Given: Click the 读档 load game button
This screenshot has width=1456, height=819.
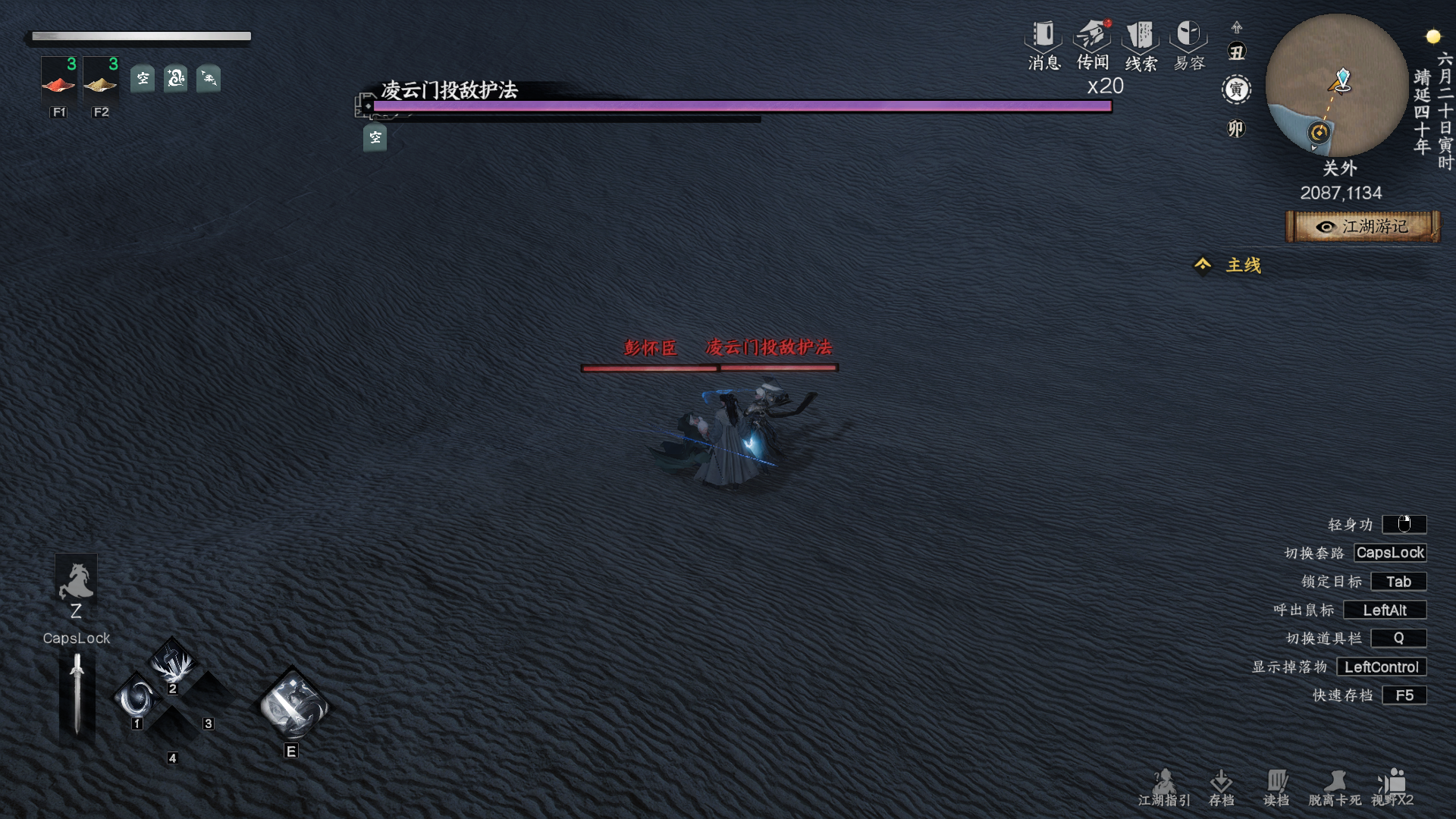Looking at the screenshot, I should click(1276, 788).
